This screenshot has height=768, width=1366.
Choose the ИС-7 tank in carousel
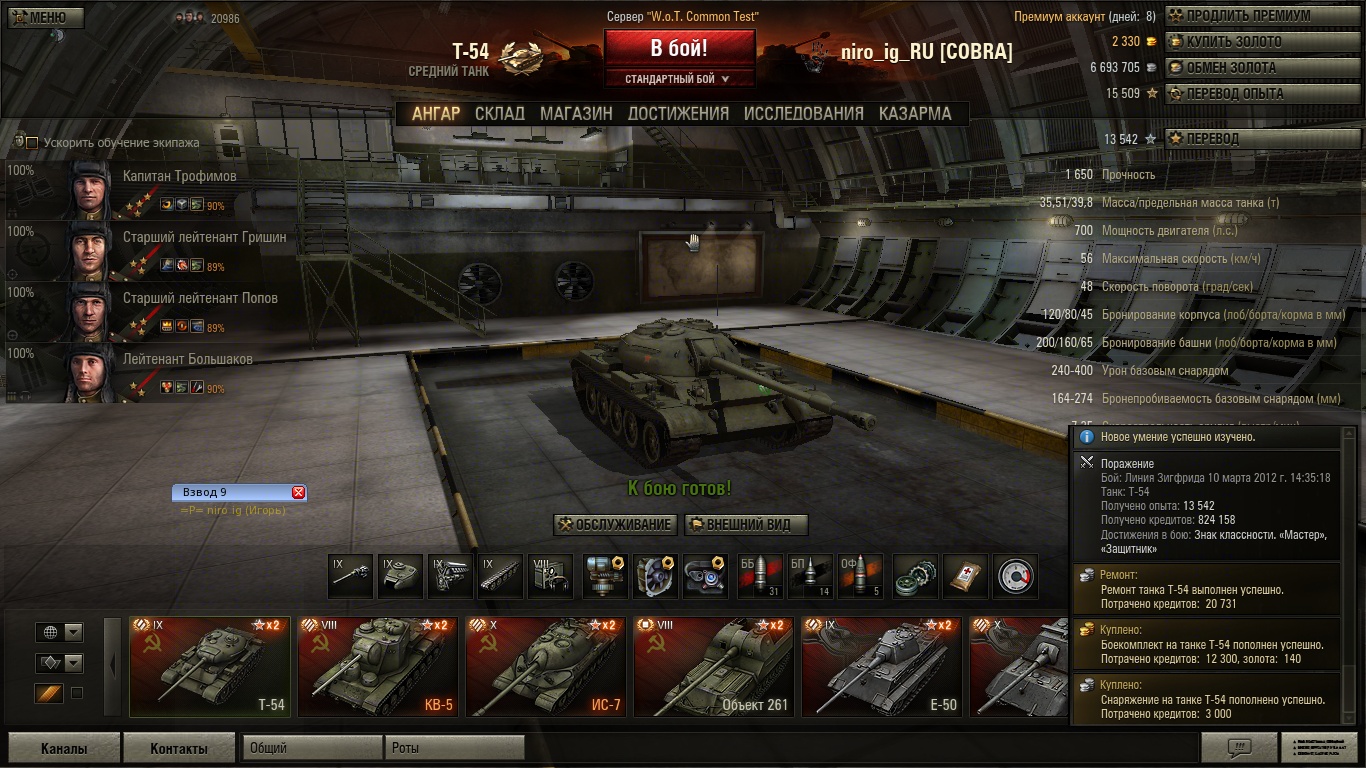coord(546,666)
